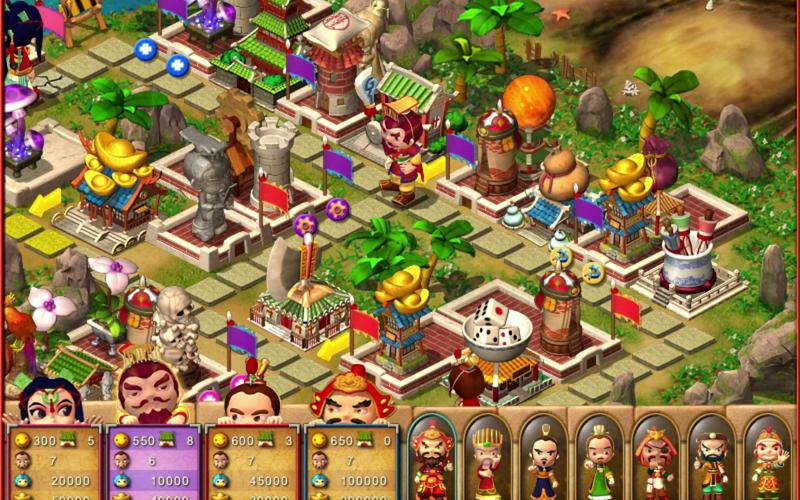Choose the red player panel with 600 gold

251,462
